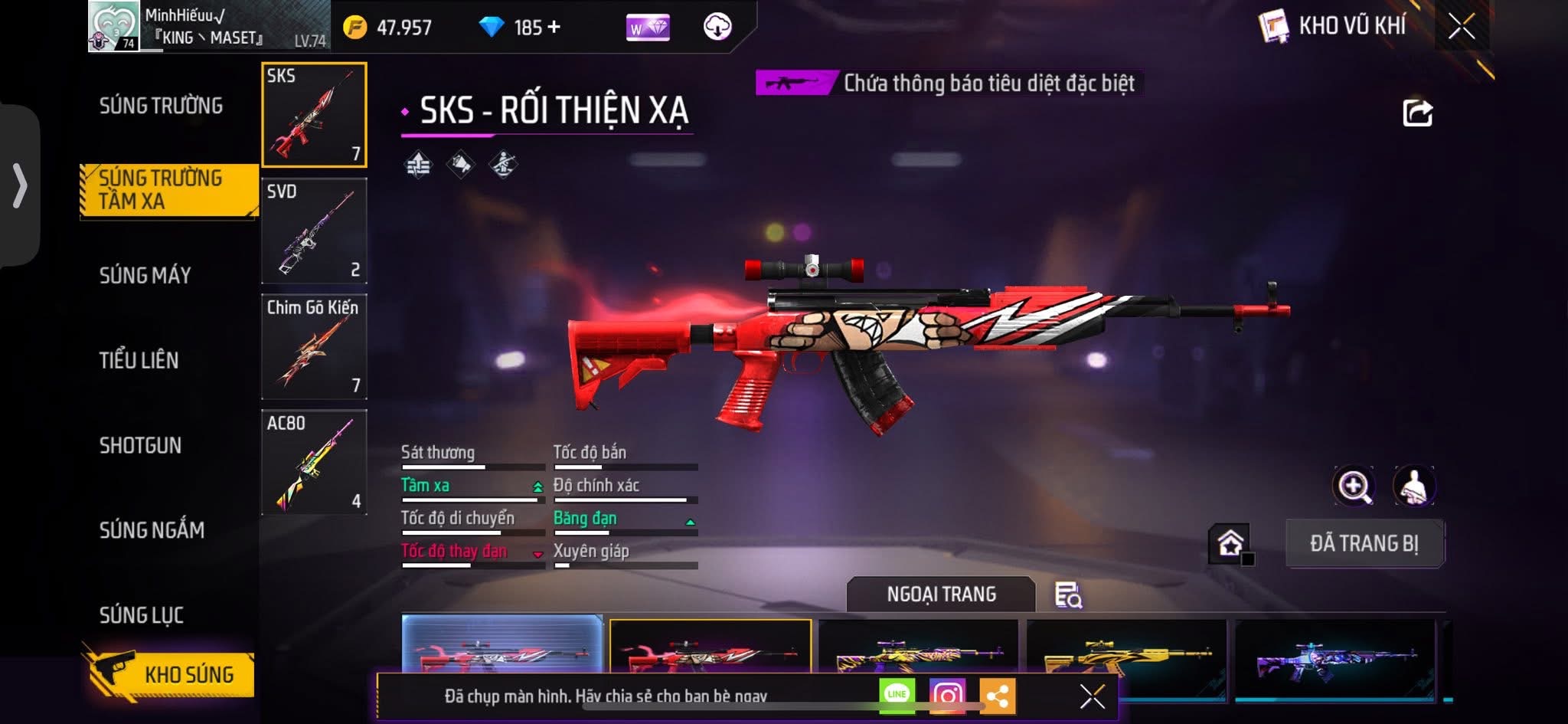
Task: Open the character preview icon
Action: point(1413,486)
